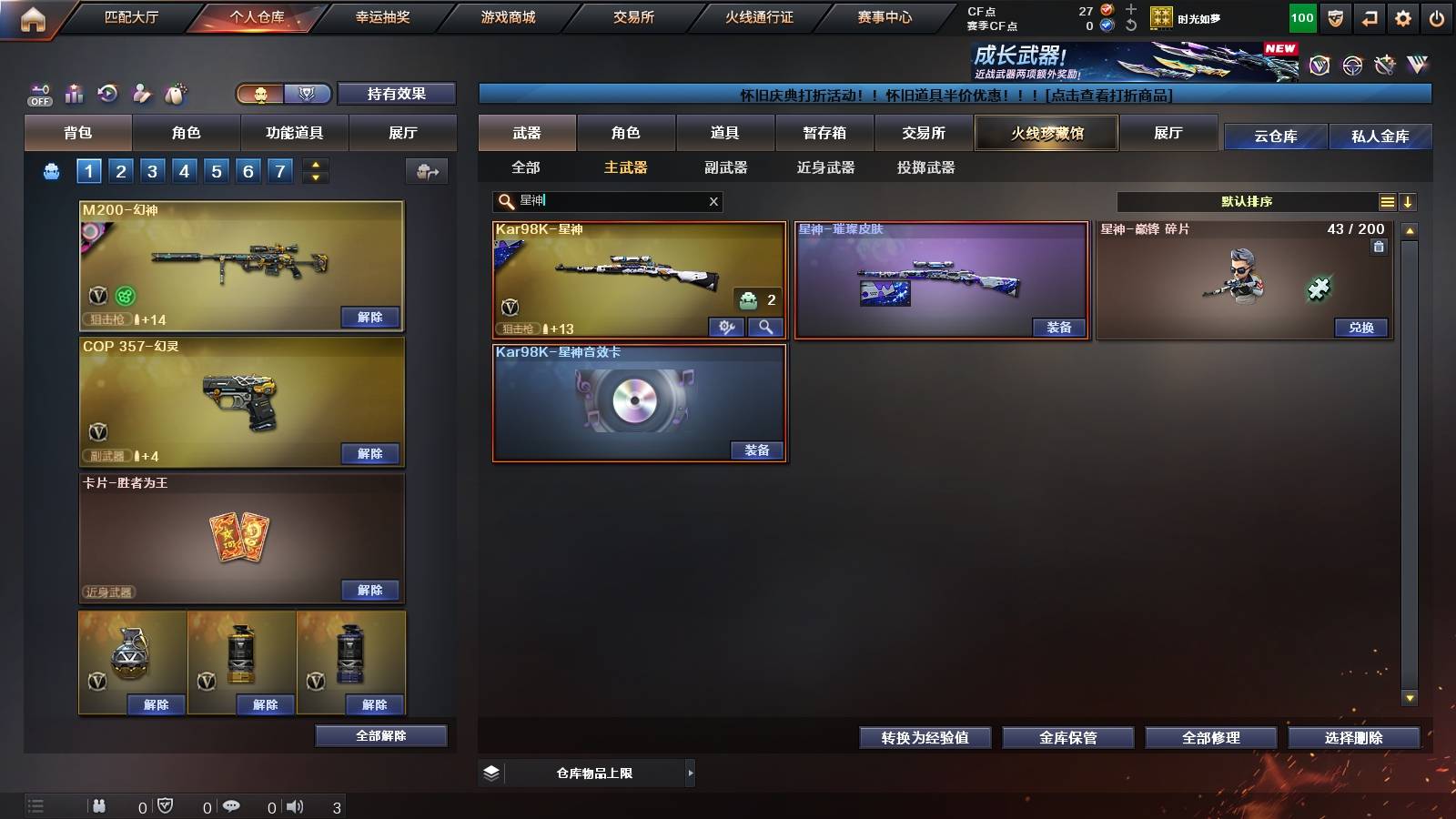Click the CF shield icon near the settings gear
This screenshot has width=1456, height=819.
point(1334,16)
